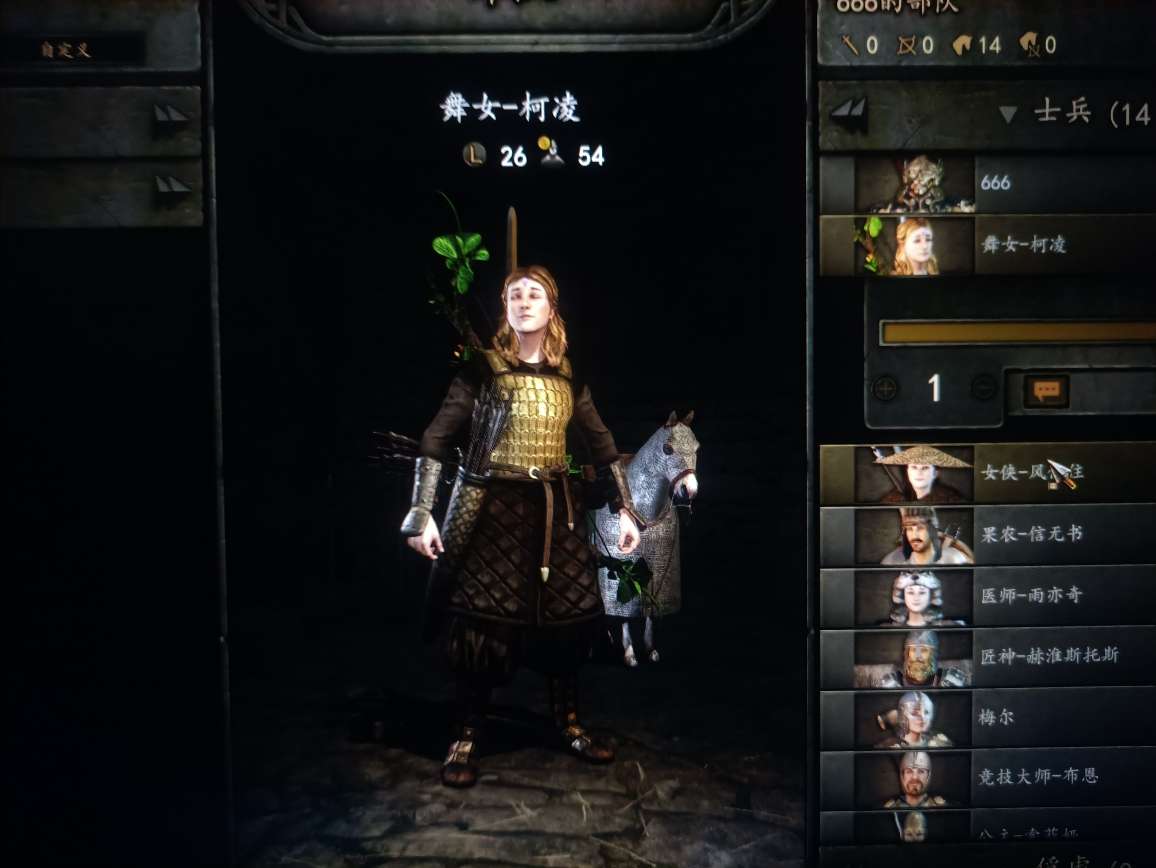Viewport: 1156px width, 868px height.
Task: Adjust the yellow troop transfer slider
Action: coord(1016,333)
